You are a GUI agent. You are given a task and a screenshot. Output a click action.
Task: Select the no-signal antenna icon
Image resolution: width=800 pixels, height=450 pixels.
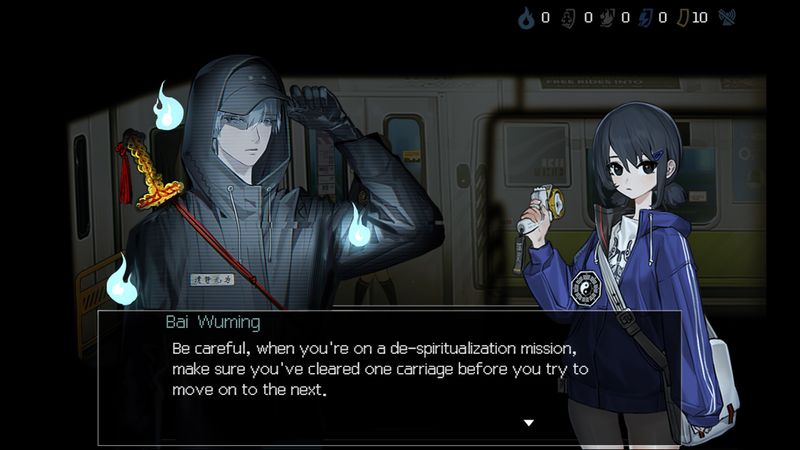pos(727,17)
